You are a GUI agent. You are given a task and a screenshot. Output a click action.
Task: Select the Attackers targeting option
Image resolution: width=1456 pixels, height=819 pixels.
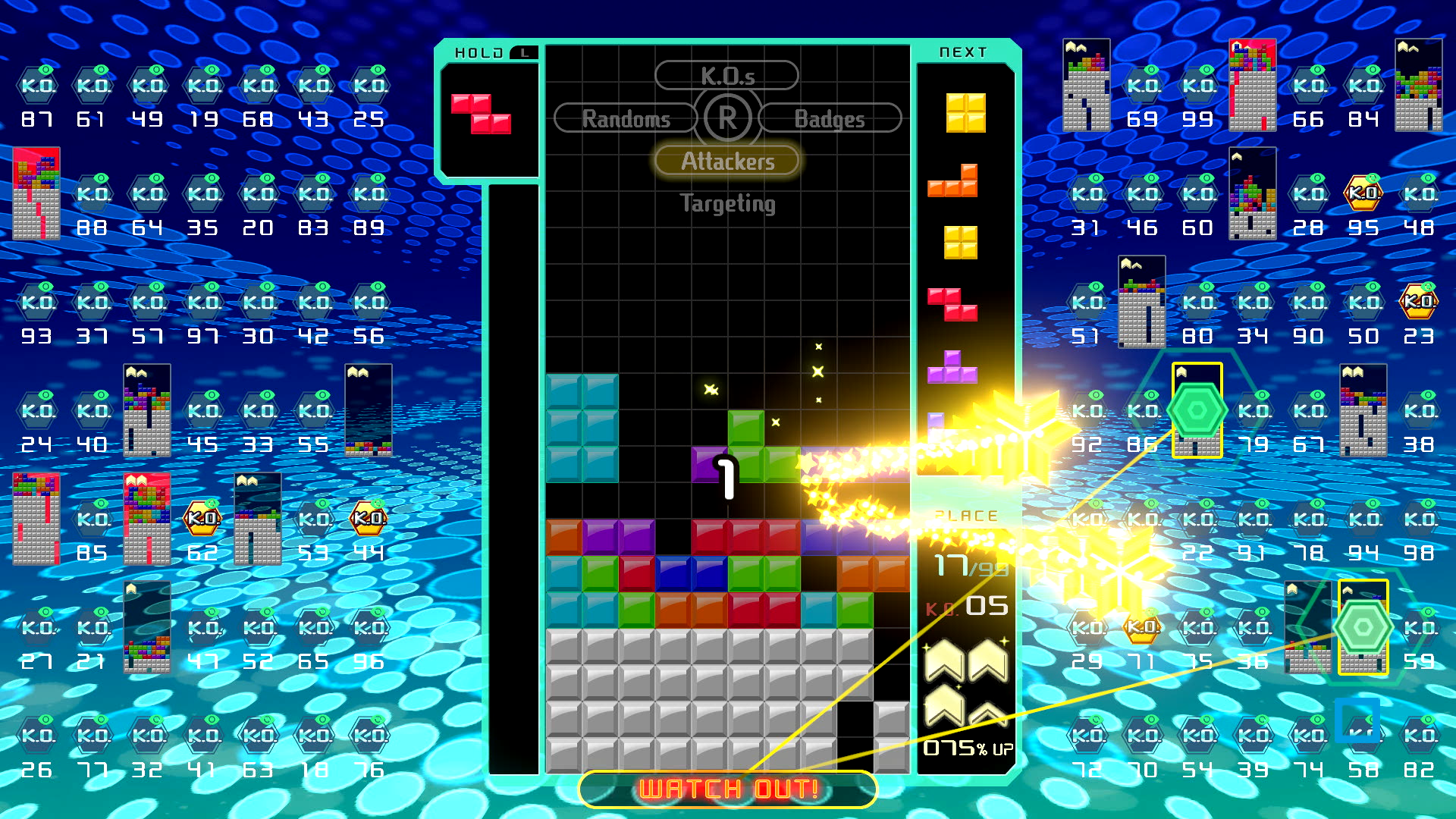(x=727, y=161)
